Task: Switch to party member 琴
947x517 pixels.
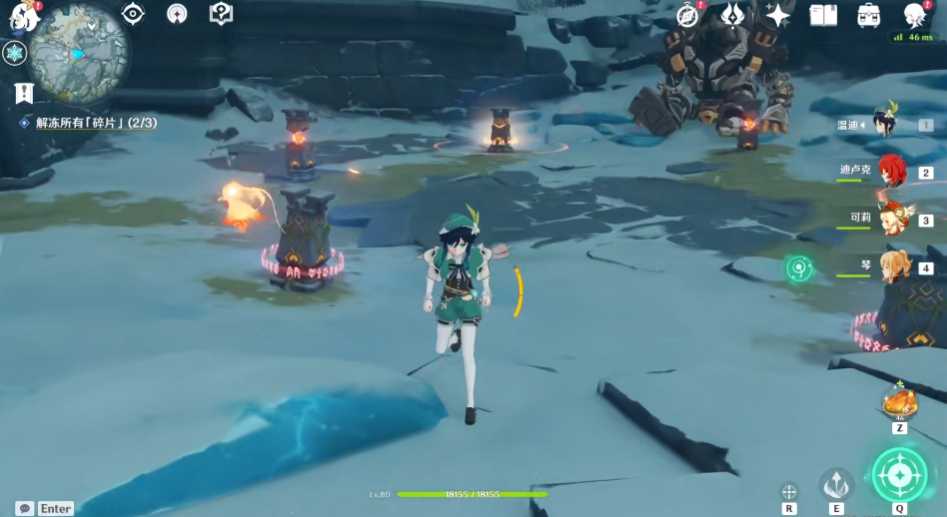Action: [892, 266]
